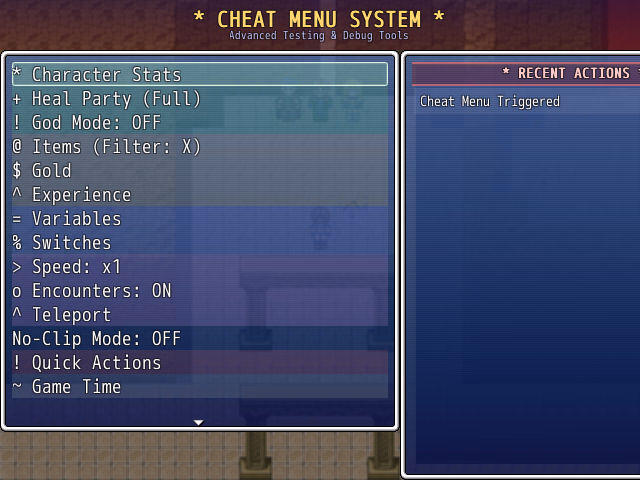Open the Switches entry
640x480 pixels.
(x=199, y=243)
